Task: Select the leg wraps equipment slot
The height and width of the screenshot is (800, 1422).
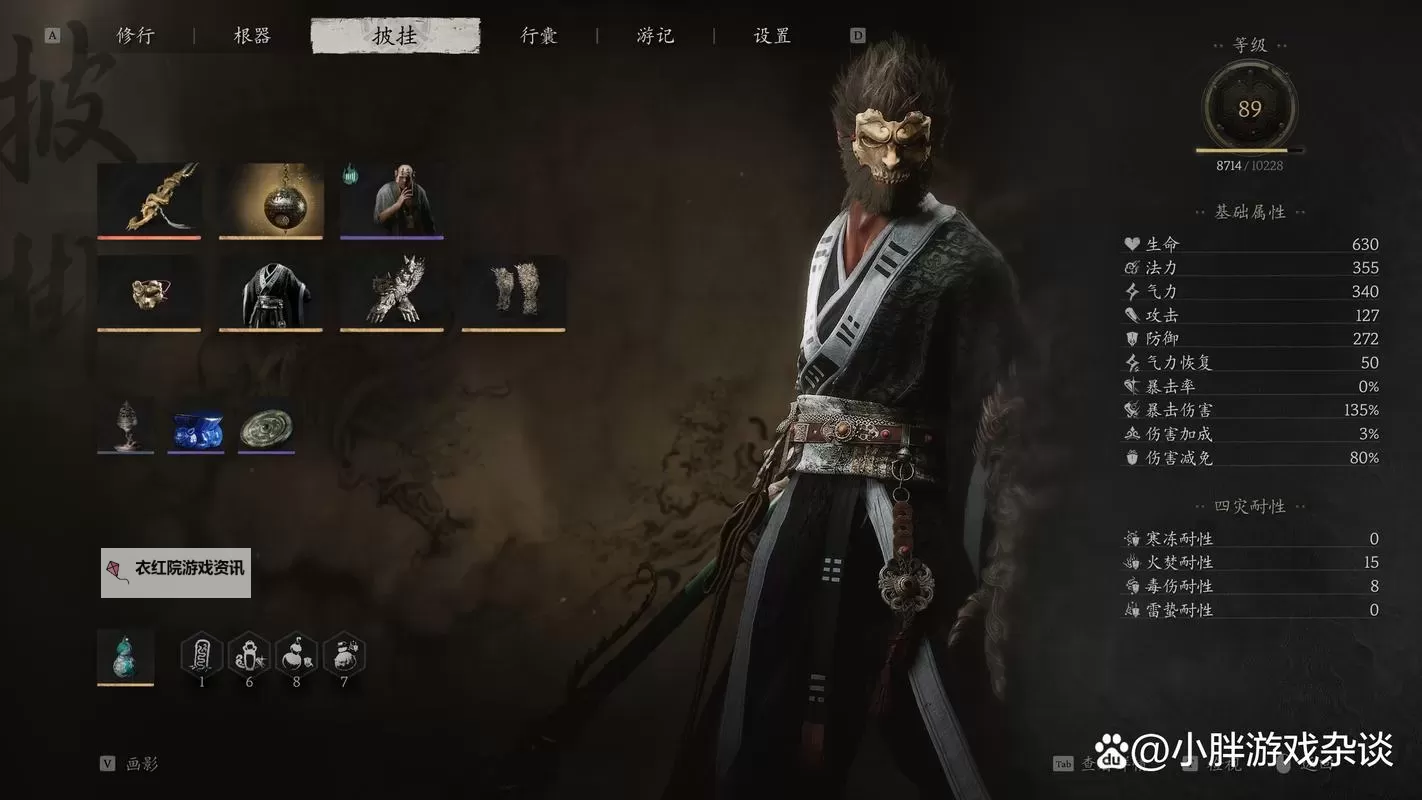Action: pos(513,292)
